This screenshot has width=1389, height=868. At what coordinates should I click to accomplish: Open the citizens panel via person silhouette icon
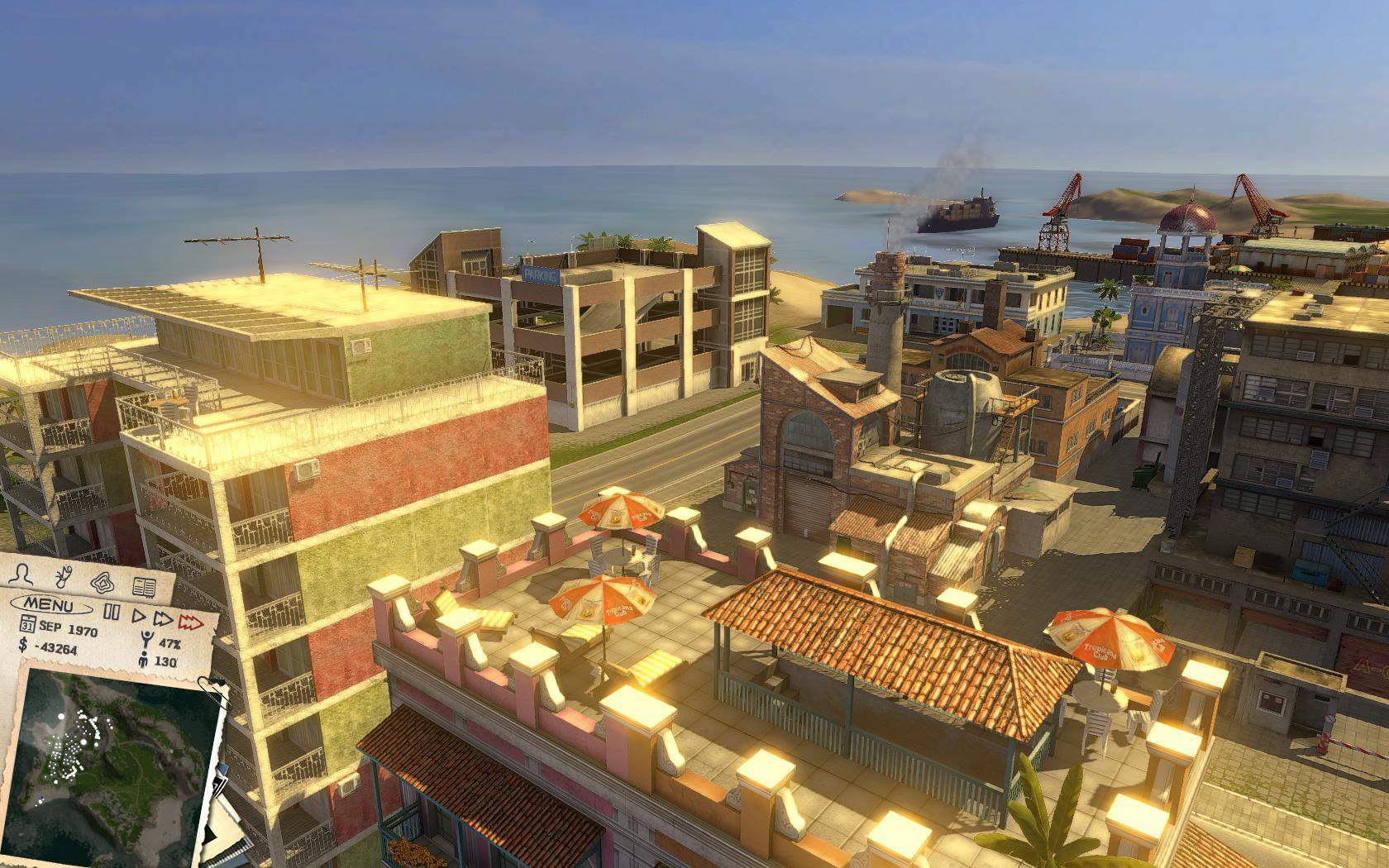click(x=21, y=575)
